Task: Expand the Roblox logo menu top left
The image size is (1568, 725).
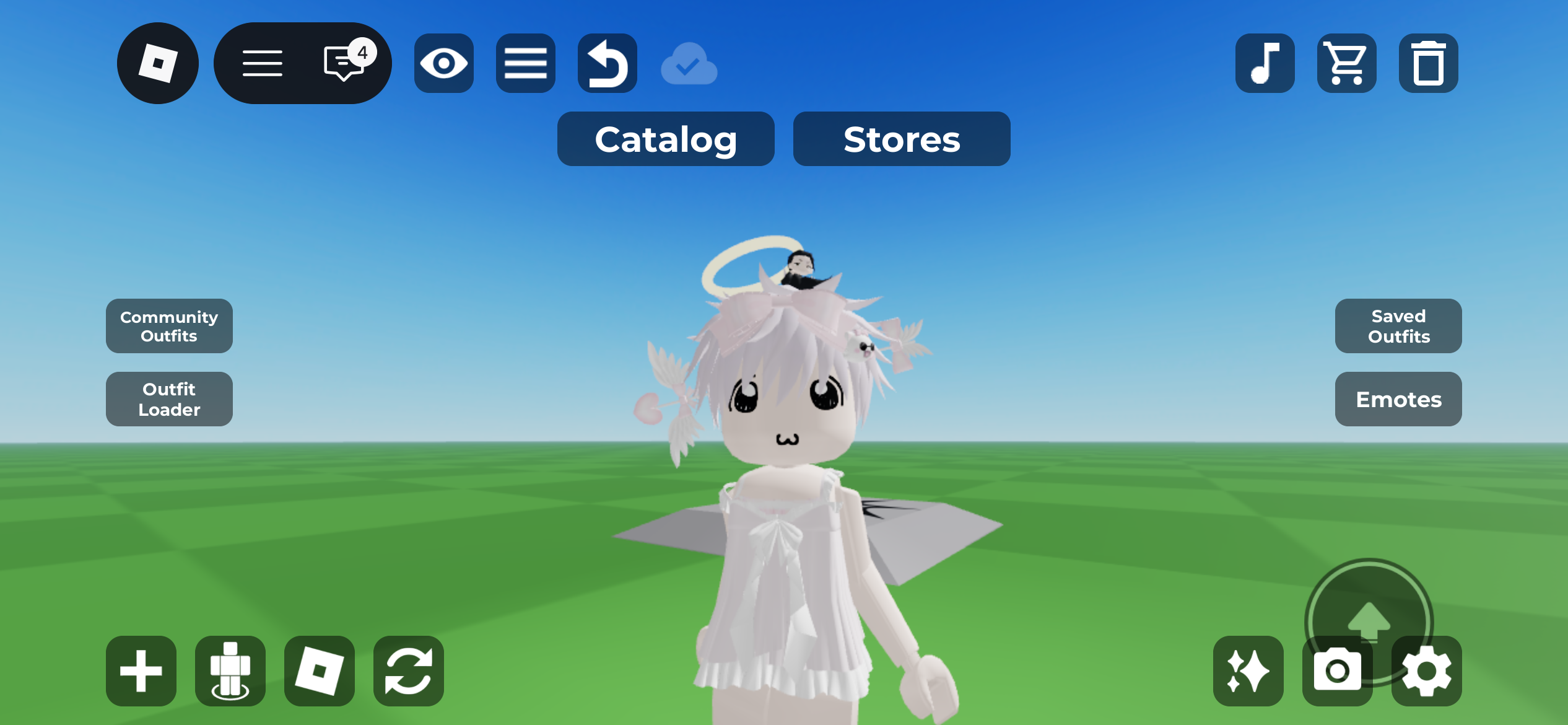Action: pos(157,63)
